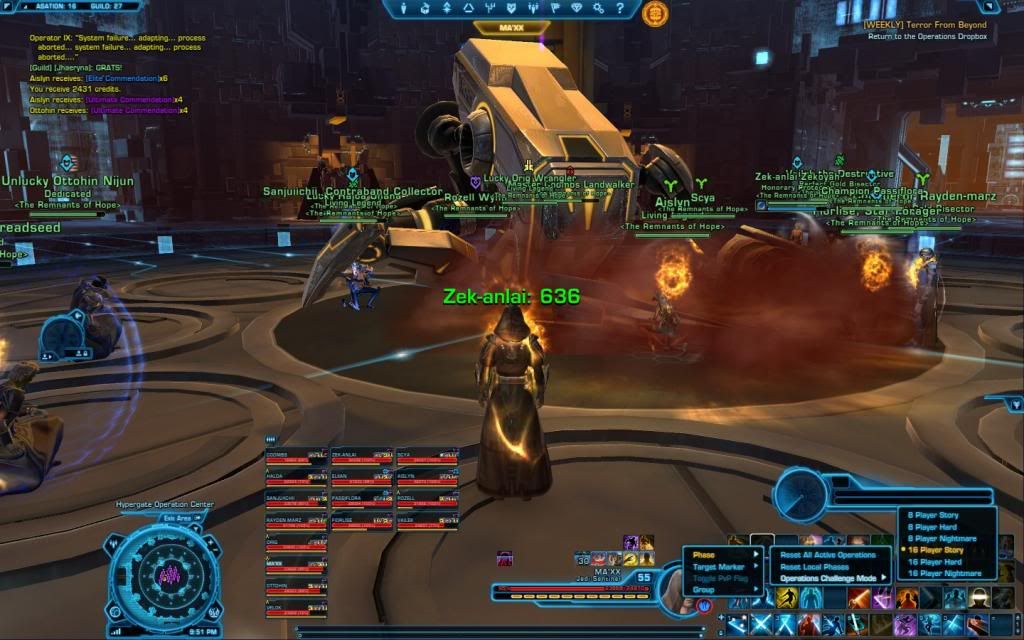The height and width of the screenshot is (640, 1024).
Task: Click the Exit Area button above minimap
Action: pos(177,518)
